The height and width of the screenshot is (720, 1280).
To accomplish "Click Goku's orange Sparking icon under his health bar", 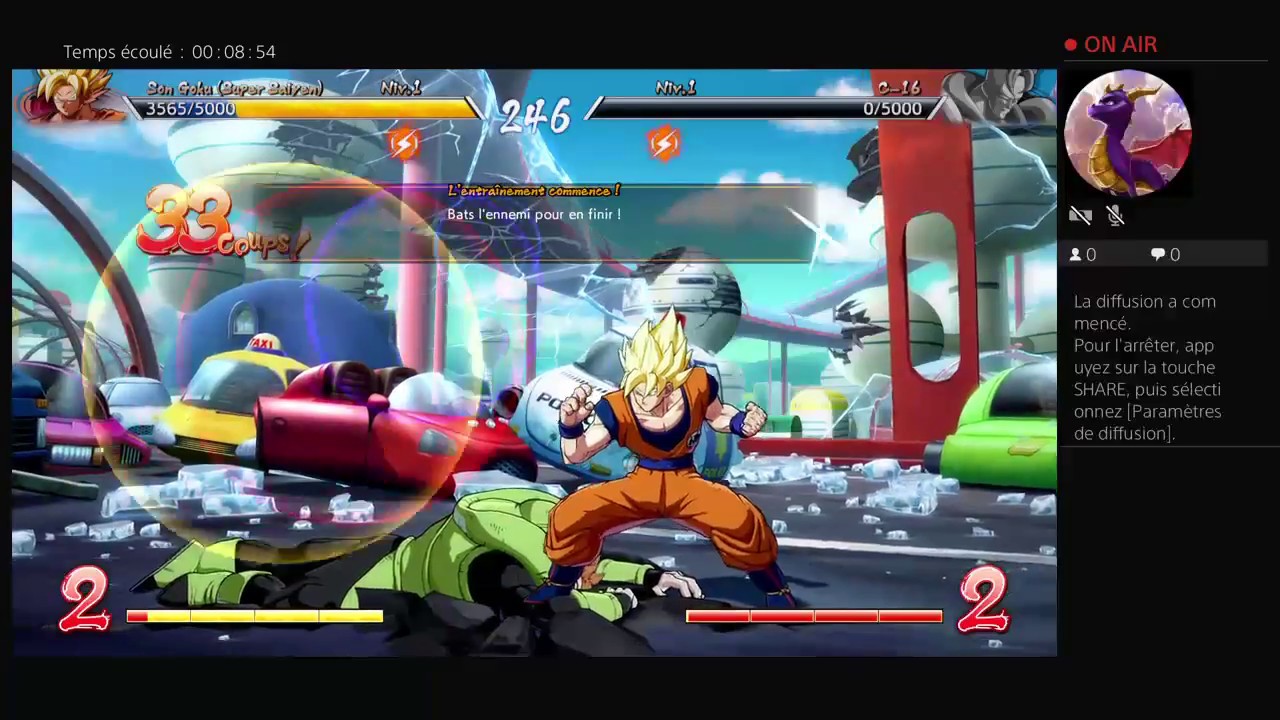I will pos(403,143).
